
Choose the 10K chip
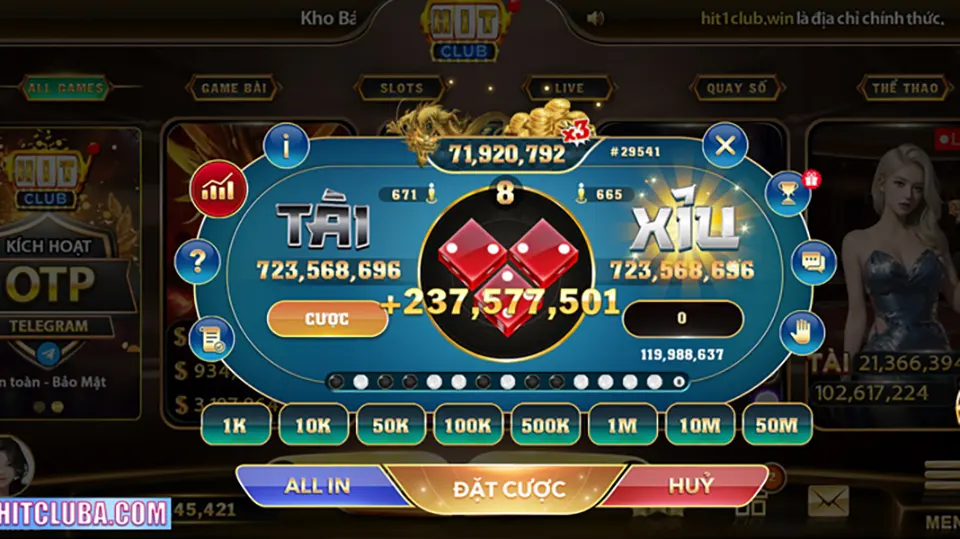[x=312, y=425]
